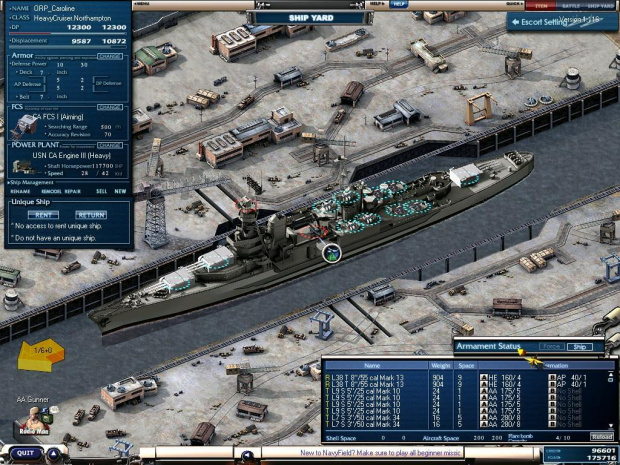Rename the ship
620x465 pixels.
(x=20, y=191)
